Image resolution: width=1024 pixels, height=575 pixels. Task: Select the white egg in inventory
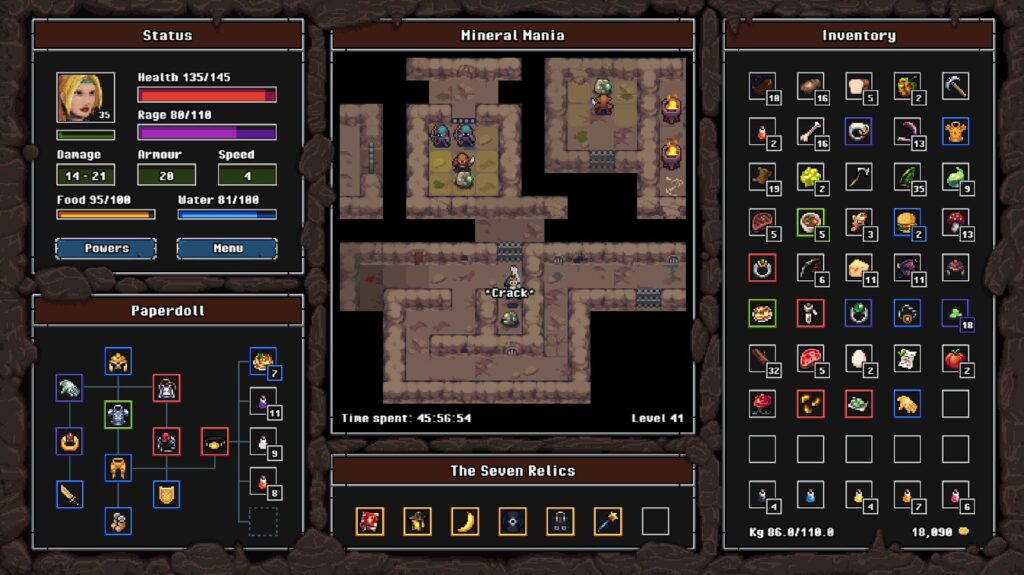tap(859, 358)
